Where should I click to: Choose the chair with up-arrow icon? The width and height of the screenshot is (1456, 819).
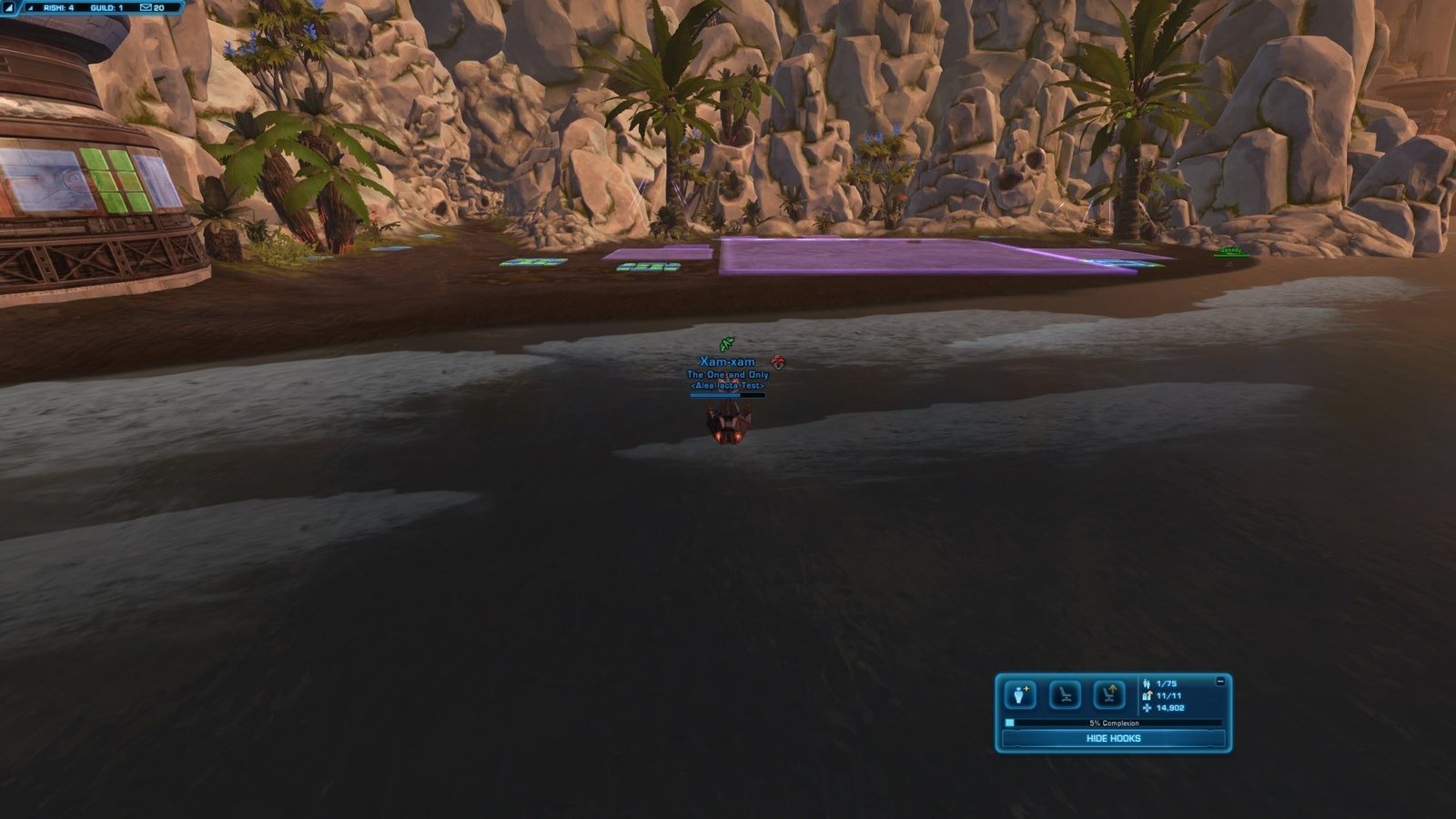point(1109,695)
